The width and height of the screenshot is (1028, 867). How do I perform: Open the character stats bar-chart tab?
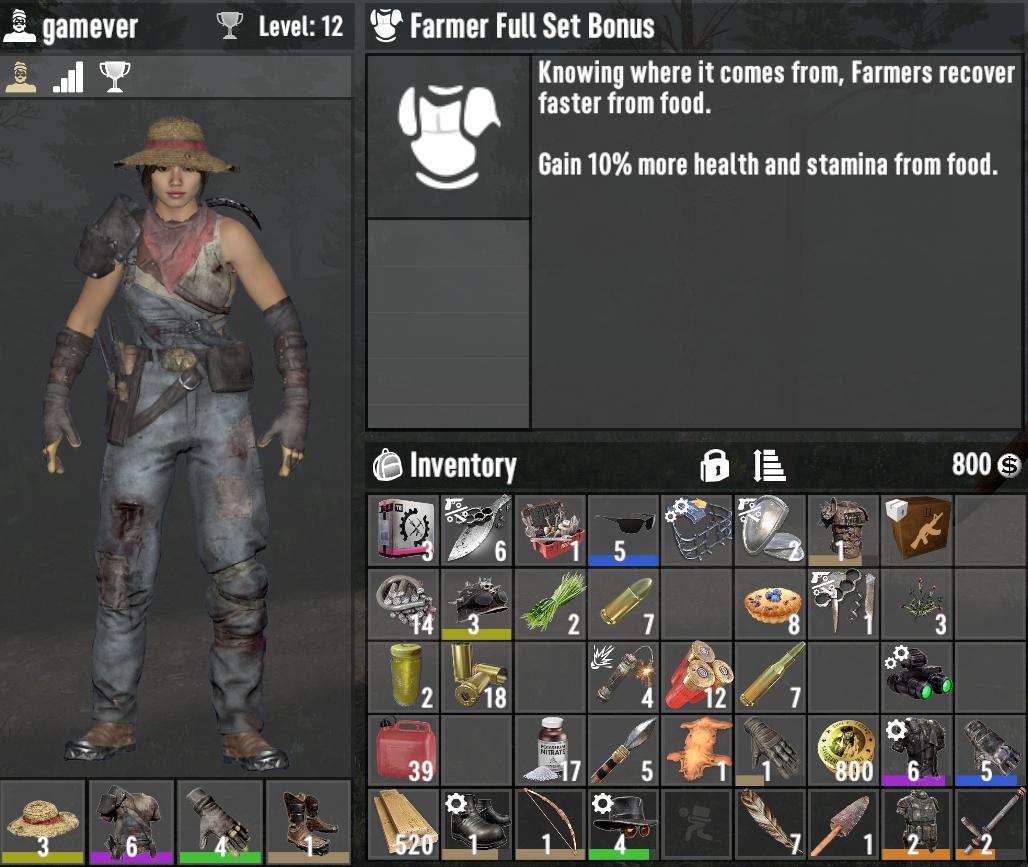[x=68, y=77]
